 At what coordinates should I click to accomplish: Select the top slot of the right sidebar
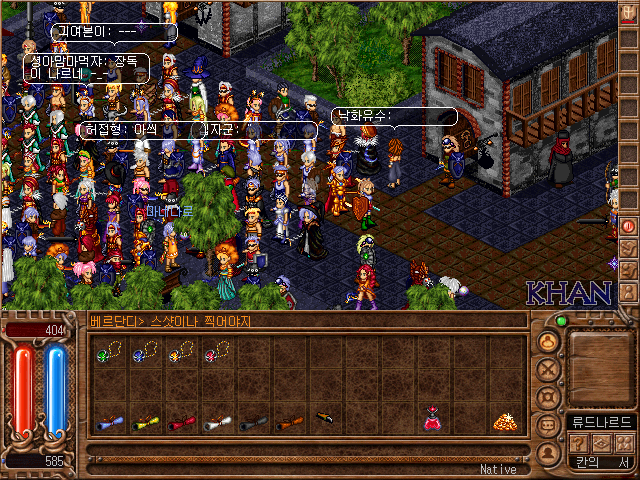click(x=628, y=14)
